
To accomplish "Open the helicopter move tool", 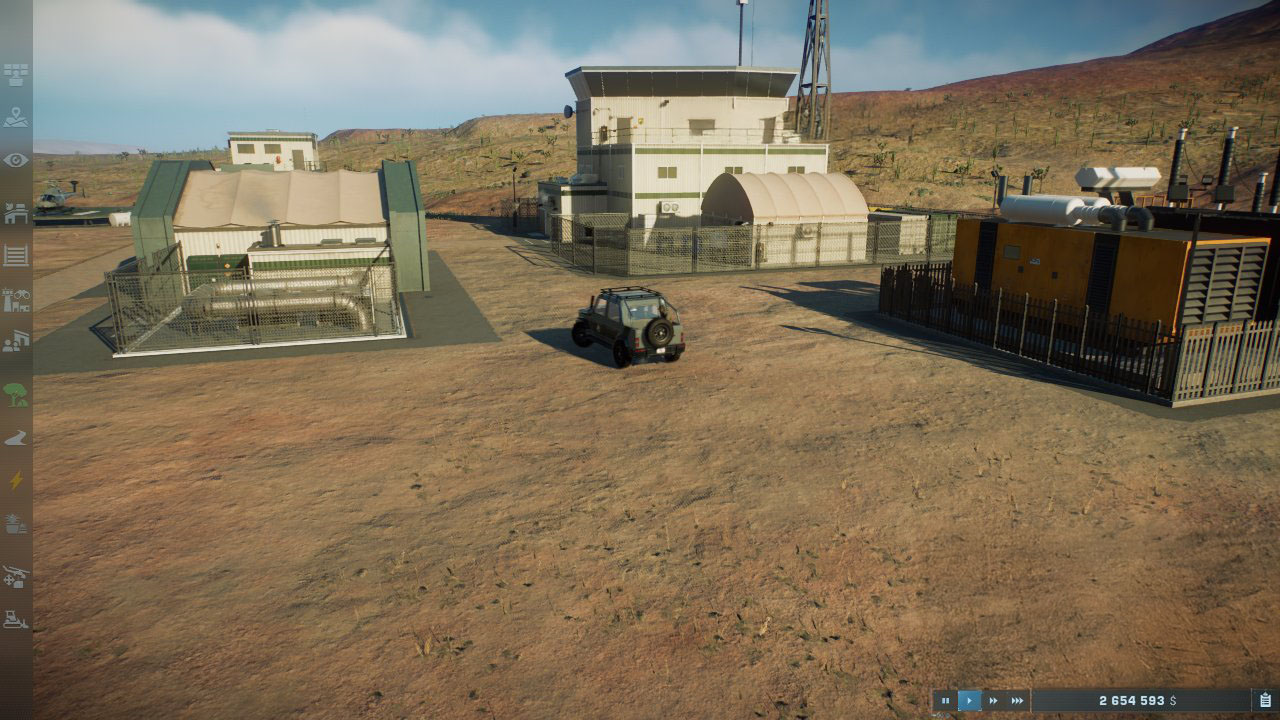I will click(16, 576).
